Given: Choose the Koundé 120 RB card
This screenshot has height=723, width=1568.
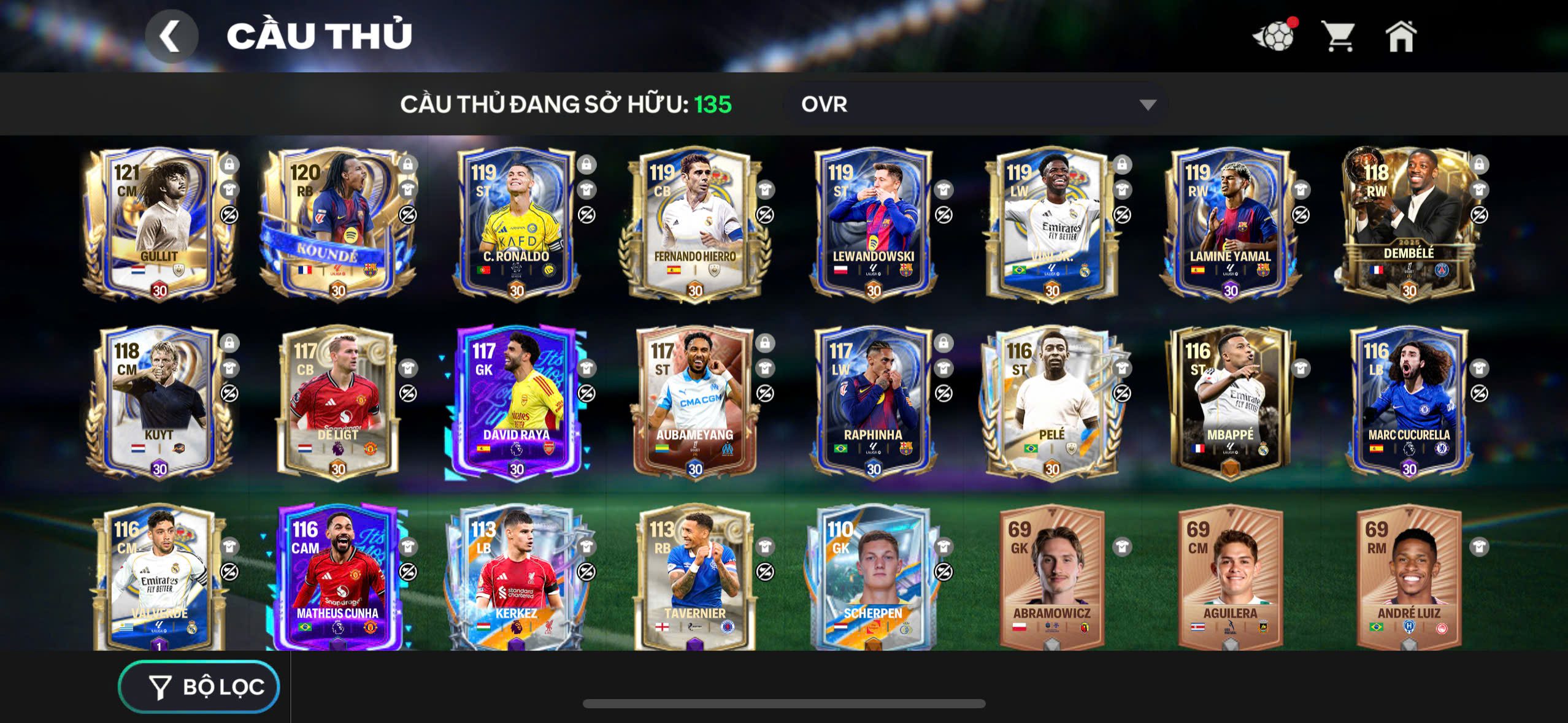Looking at the screenshot, I should tap(338, 224).
